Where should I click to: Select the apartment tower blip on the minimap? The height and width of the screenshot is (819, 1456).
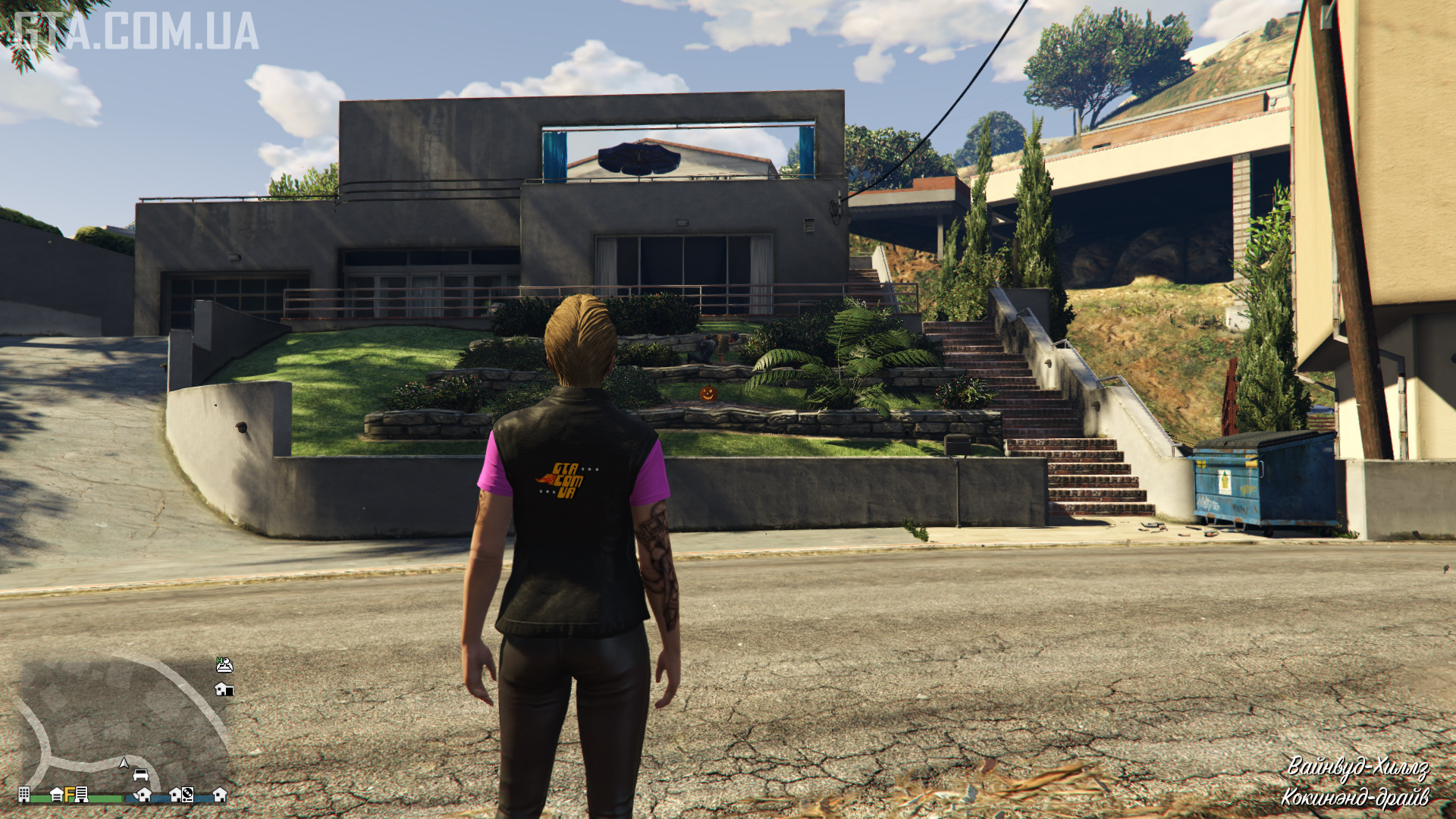[24, 794]
